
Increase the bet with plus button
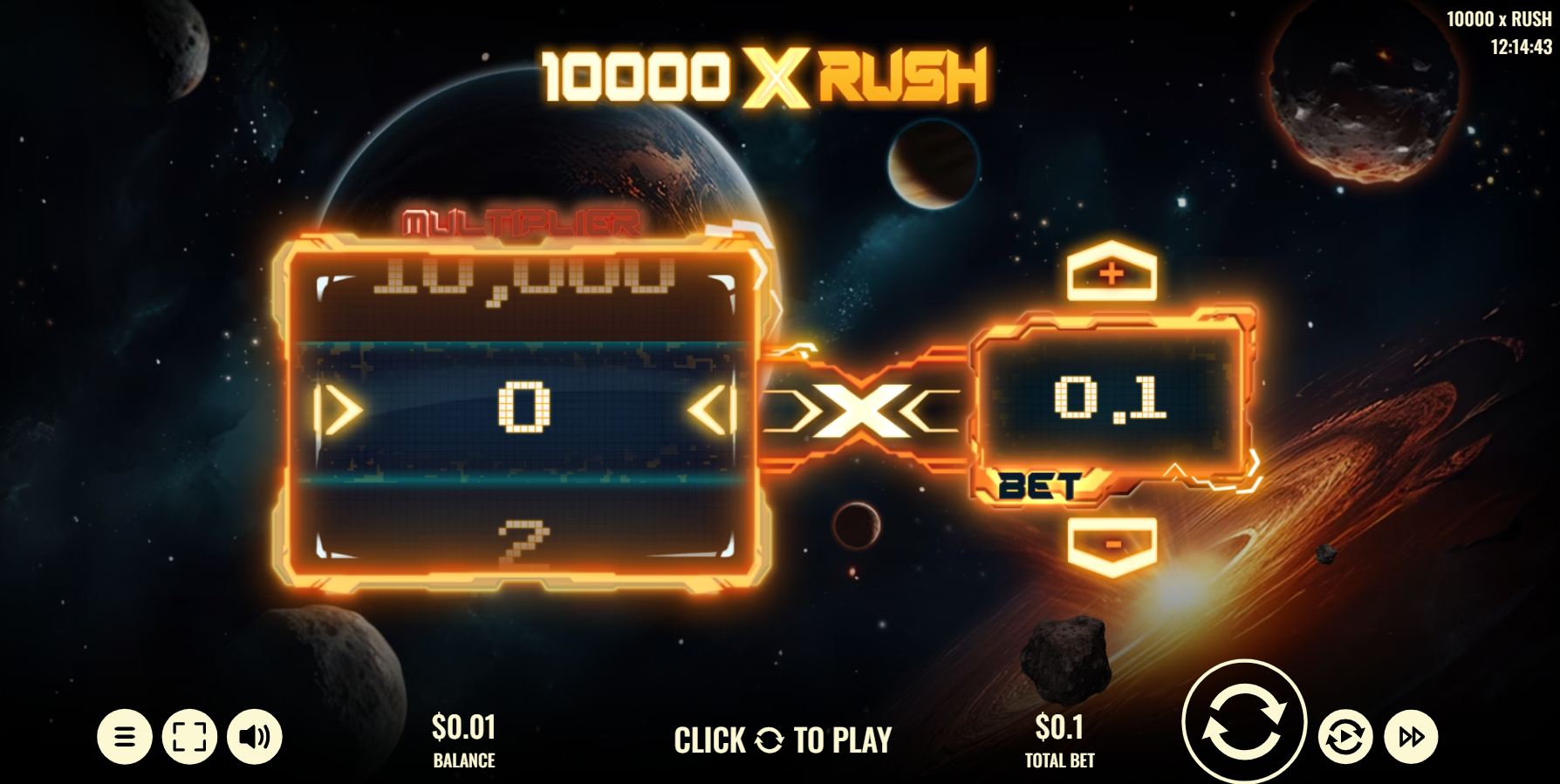pos(1110,272)
